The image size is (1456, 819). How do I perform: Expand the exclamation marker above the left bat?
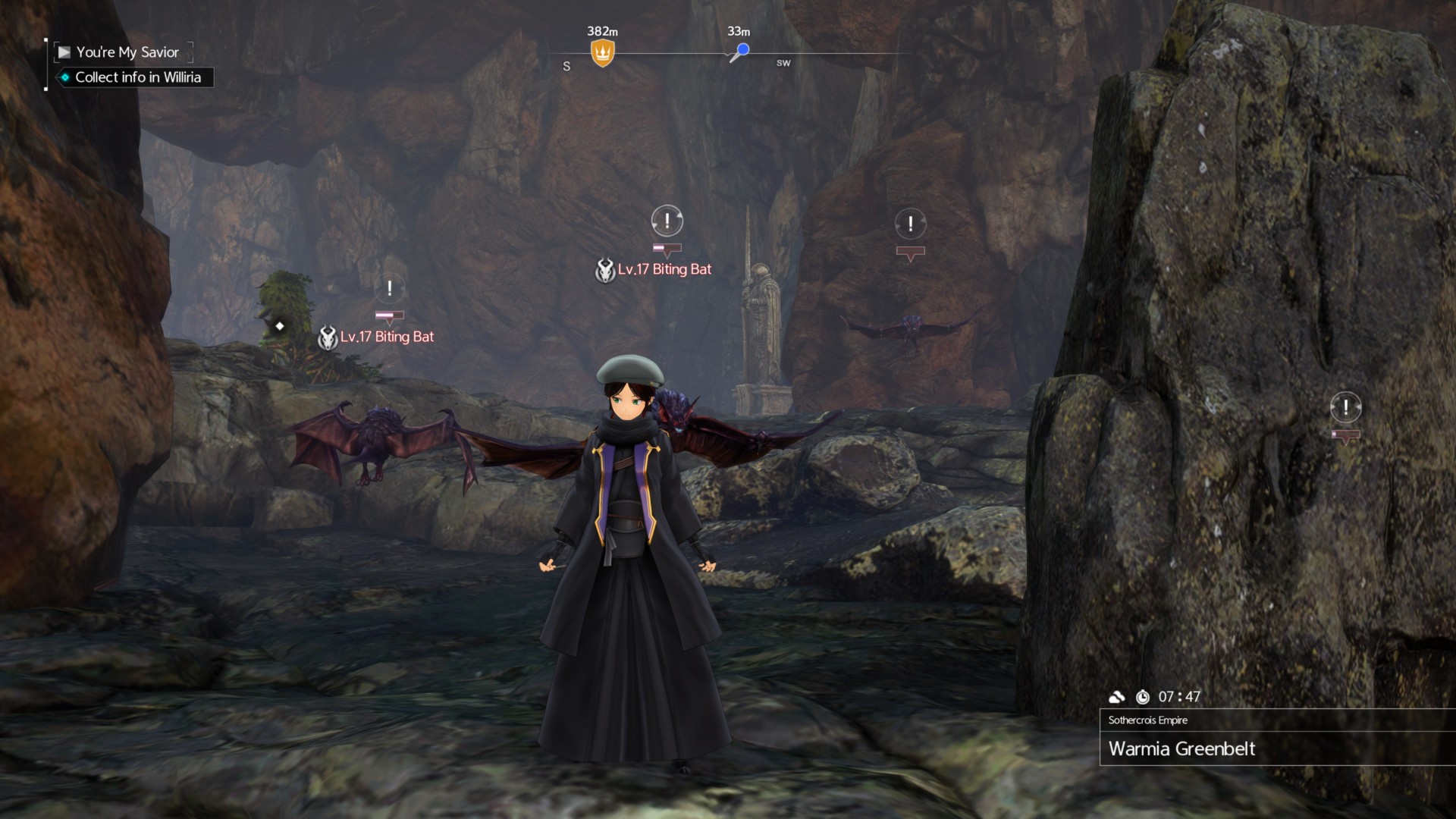coord(388,288)
